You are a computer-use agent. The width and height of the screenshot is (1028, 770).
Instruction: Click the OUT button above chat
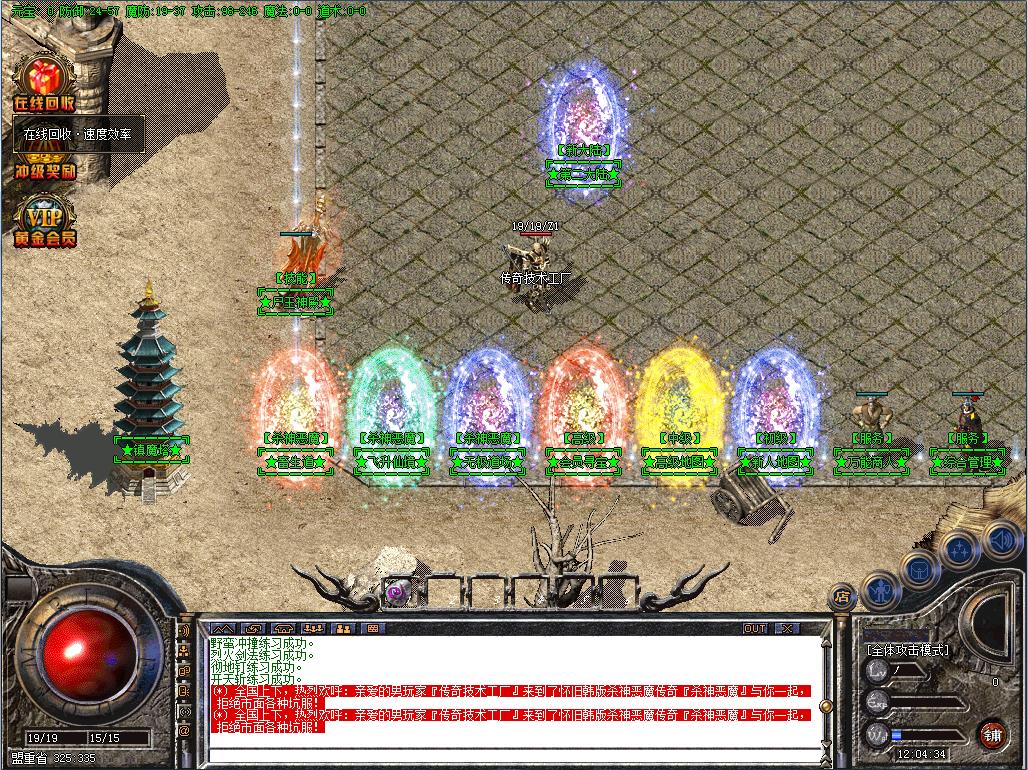click(755, 628)
